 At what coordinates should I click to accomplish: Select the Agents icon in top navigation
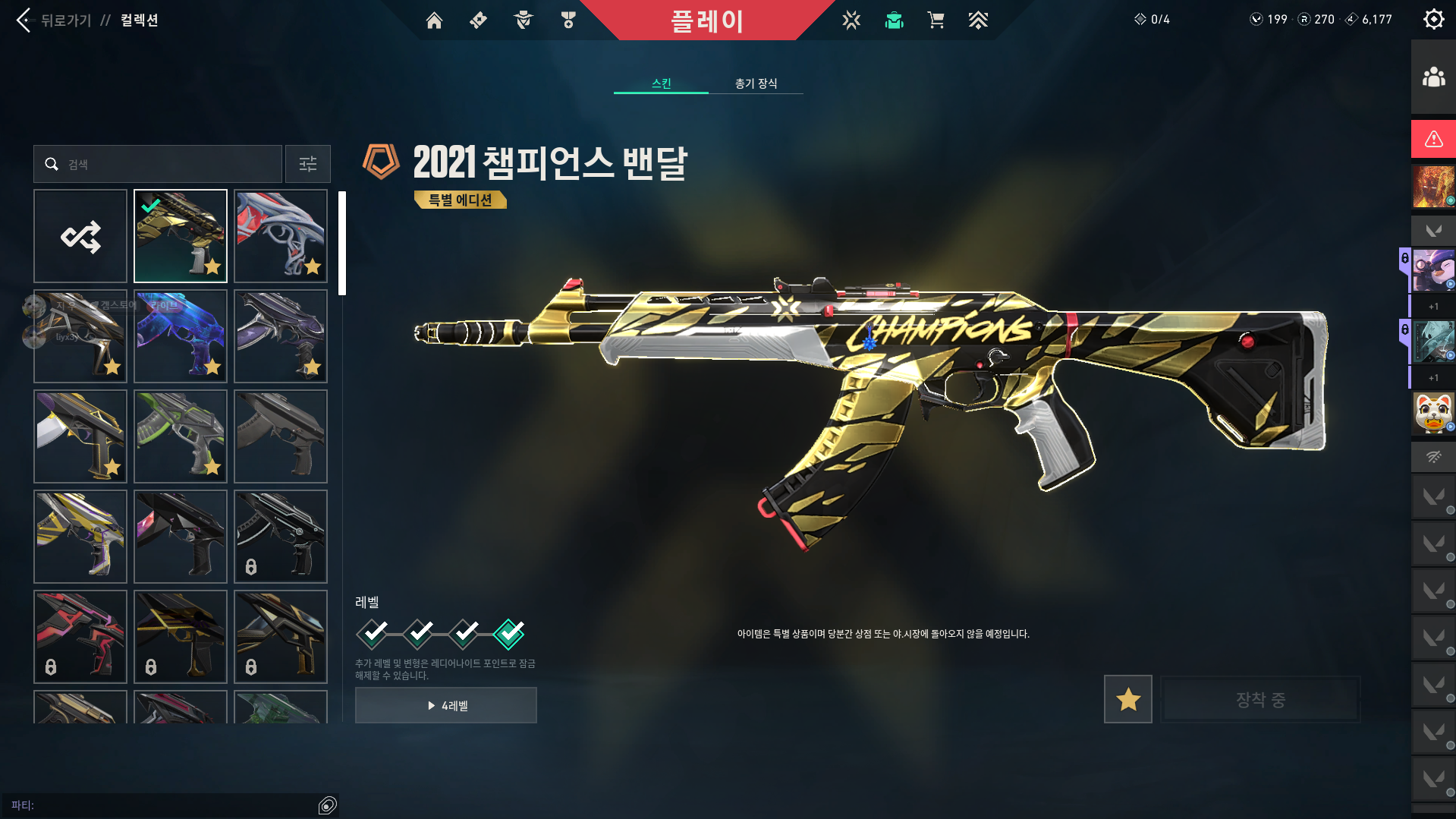tap(522, 20)
